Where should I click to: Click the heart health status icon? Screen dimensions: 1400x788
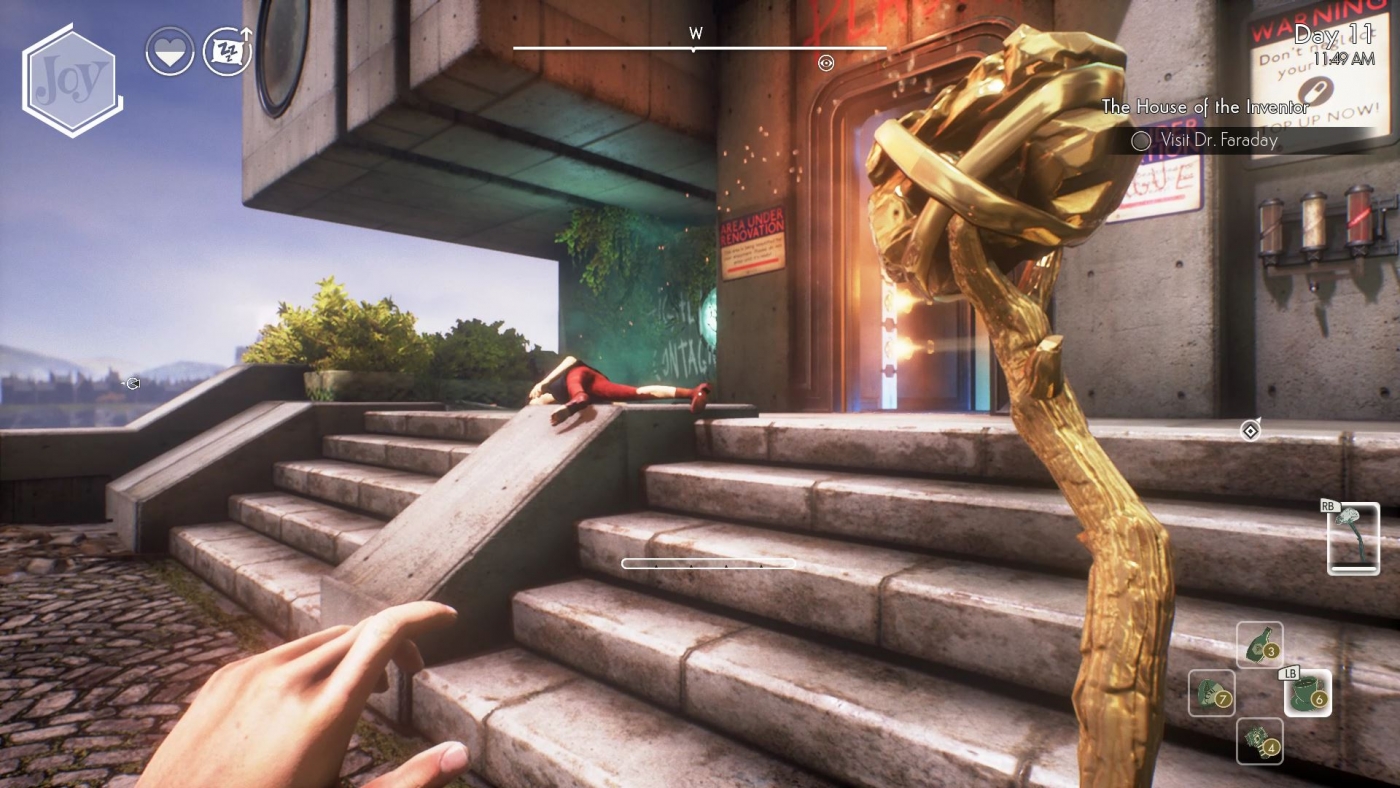(x=169, y=50)
